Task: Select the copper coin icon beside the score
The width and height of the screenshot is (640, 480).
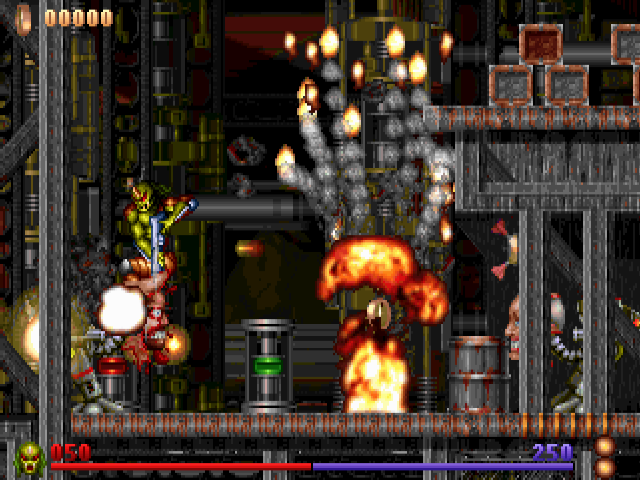Action: point(24,17)
